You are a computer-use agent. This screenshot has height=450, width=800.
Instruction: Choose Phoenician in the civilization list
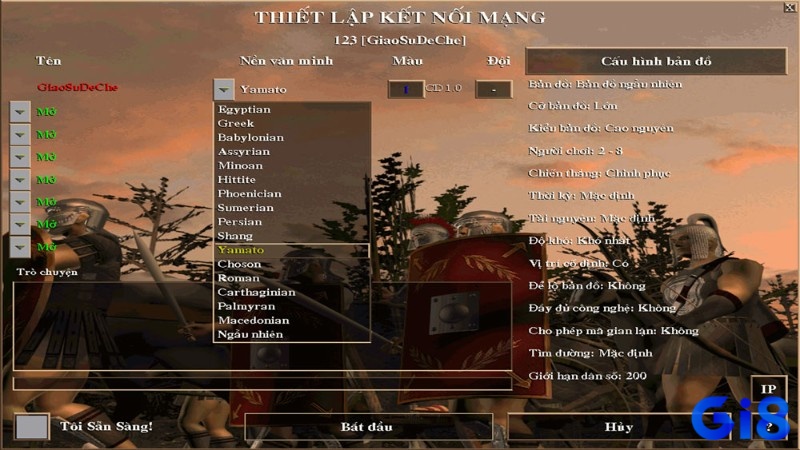[x=250, y=193]
